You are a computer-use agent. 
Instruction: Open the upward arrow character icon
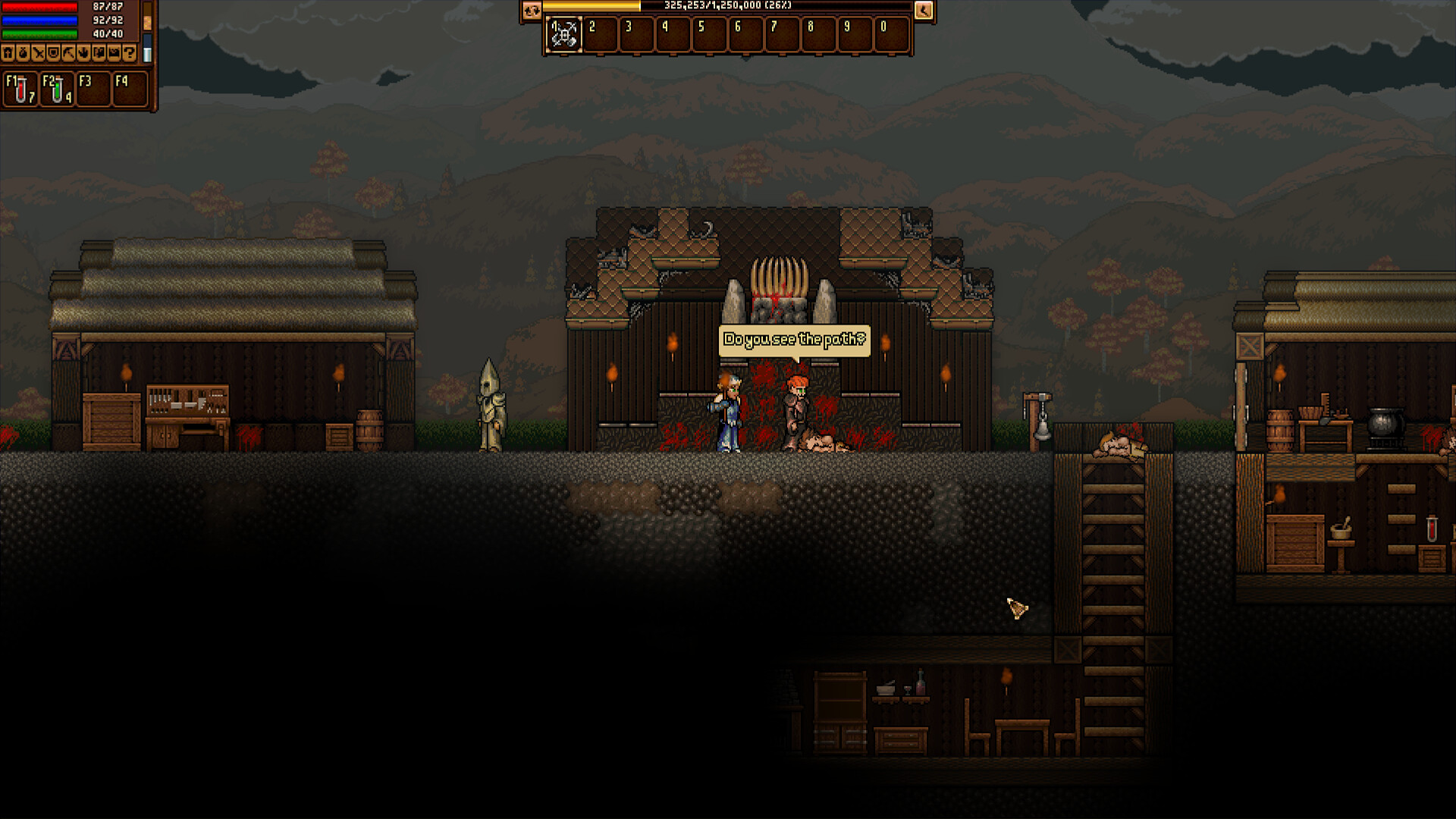click(x=8, y=53)
